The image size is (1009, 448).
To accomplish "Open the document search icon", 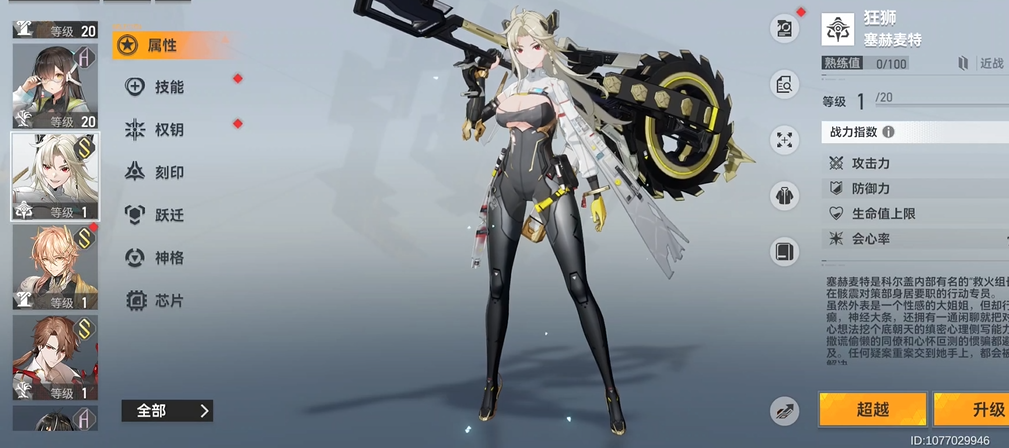I will [x=785, y=84].
